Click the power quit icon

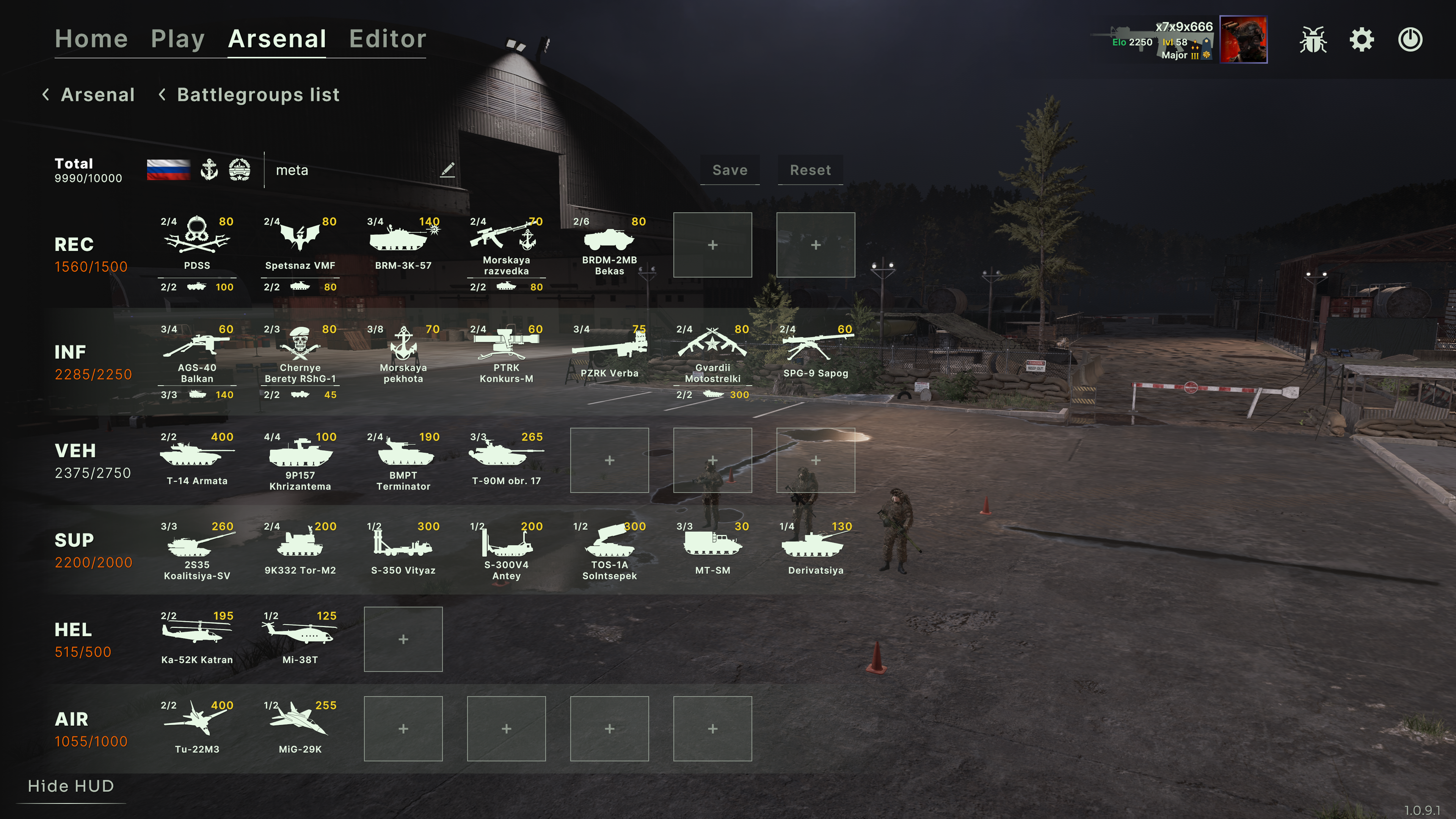tap(1410, 39)
